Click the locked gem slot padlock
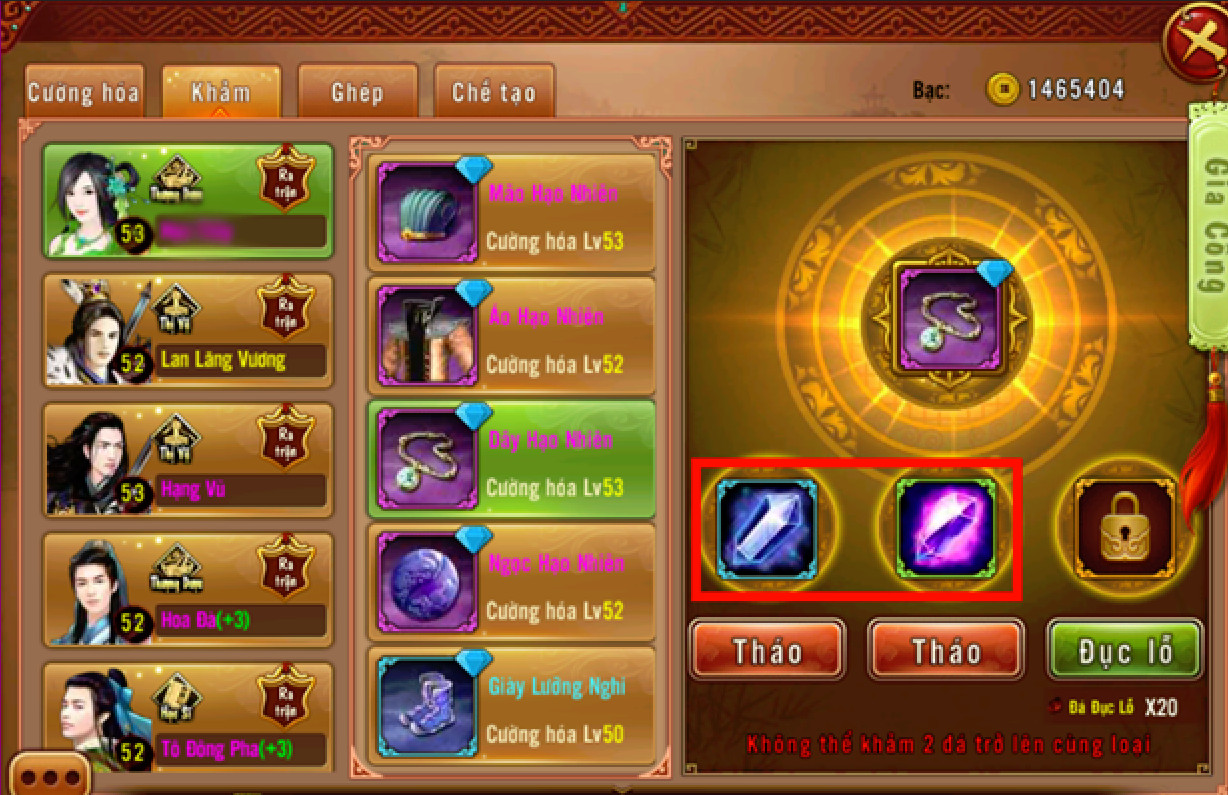This screenshot has width=1228, height=795. point(1124,530)
